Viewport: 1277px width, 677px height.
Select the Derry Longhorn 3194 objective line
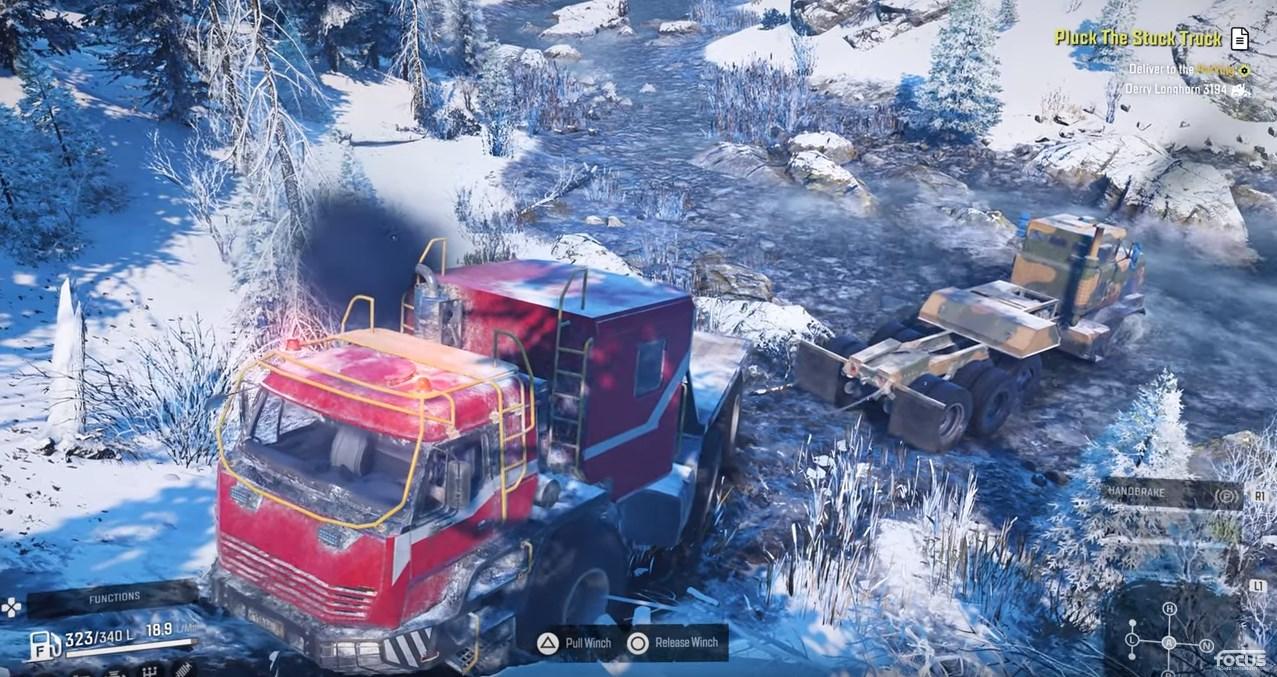pos(1176,89)
